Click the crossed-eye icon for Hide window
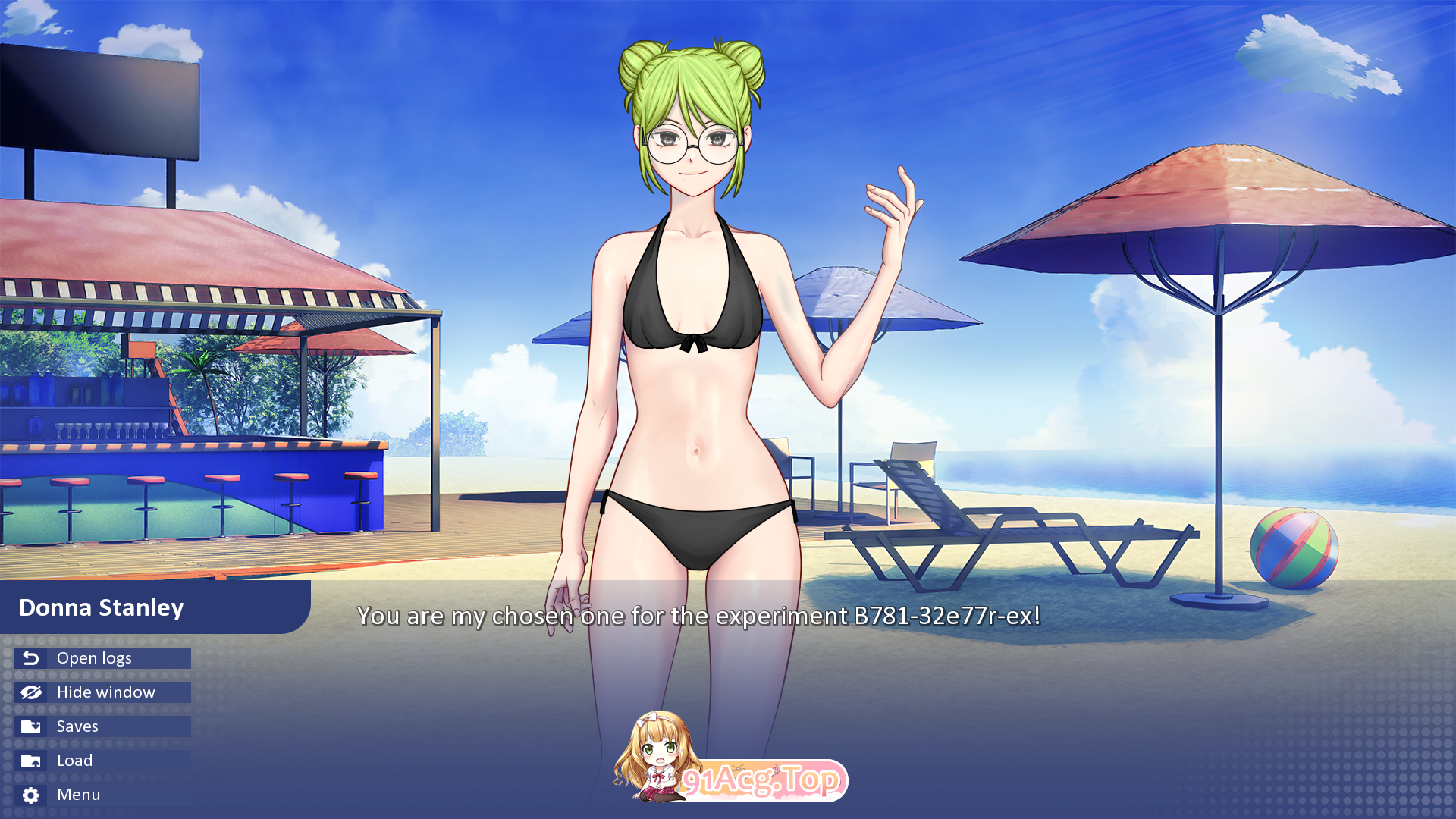 [30, 692]
